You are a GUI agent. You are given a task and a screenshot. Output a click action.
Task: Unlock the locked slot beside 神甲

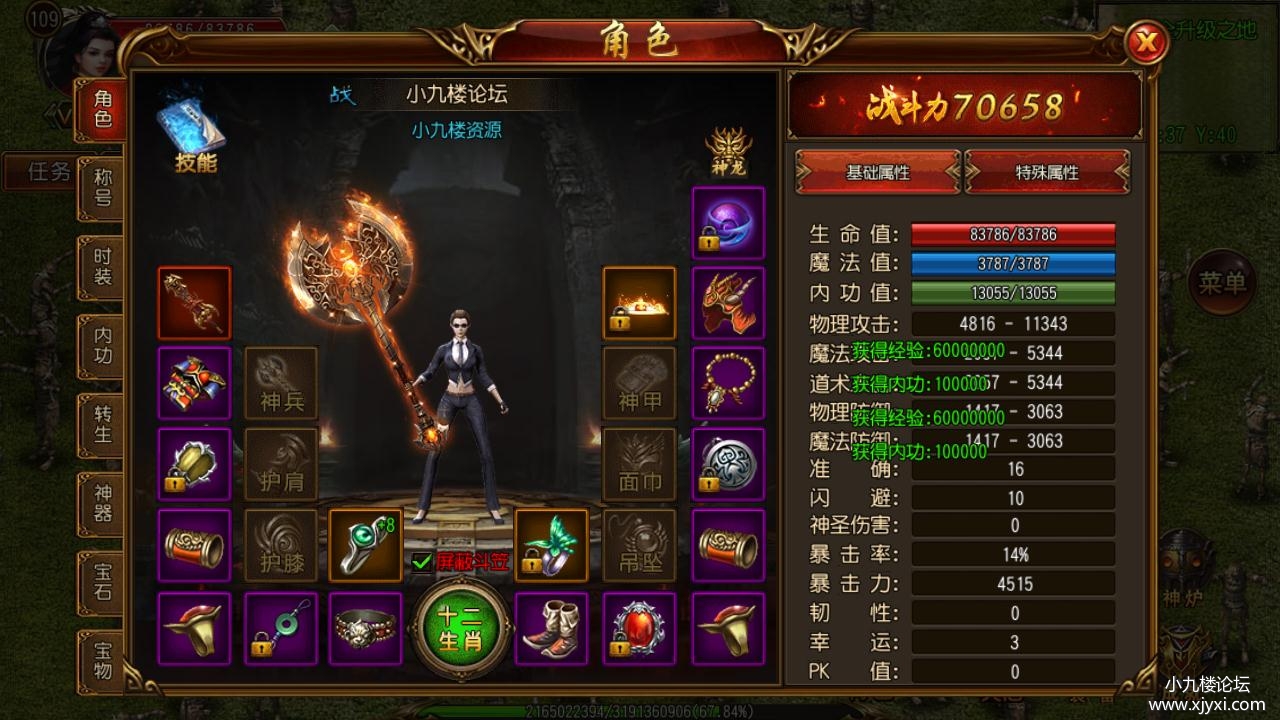click(638, 303)
